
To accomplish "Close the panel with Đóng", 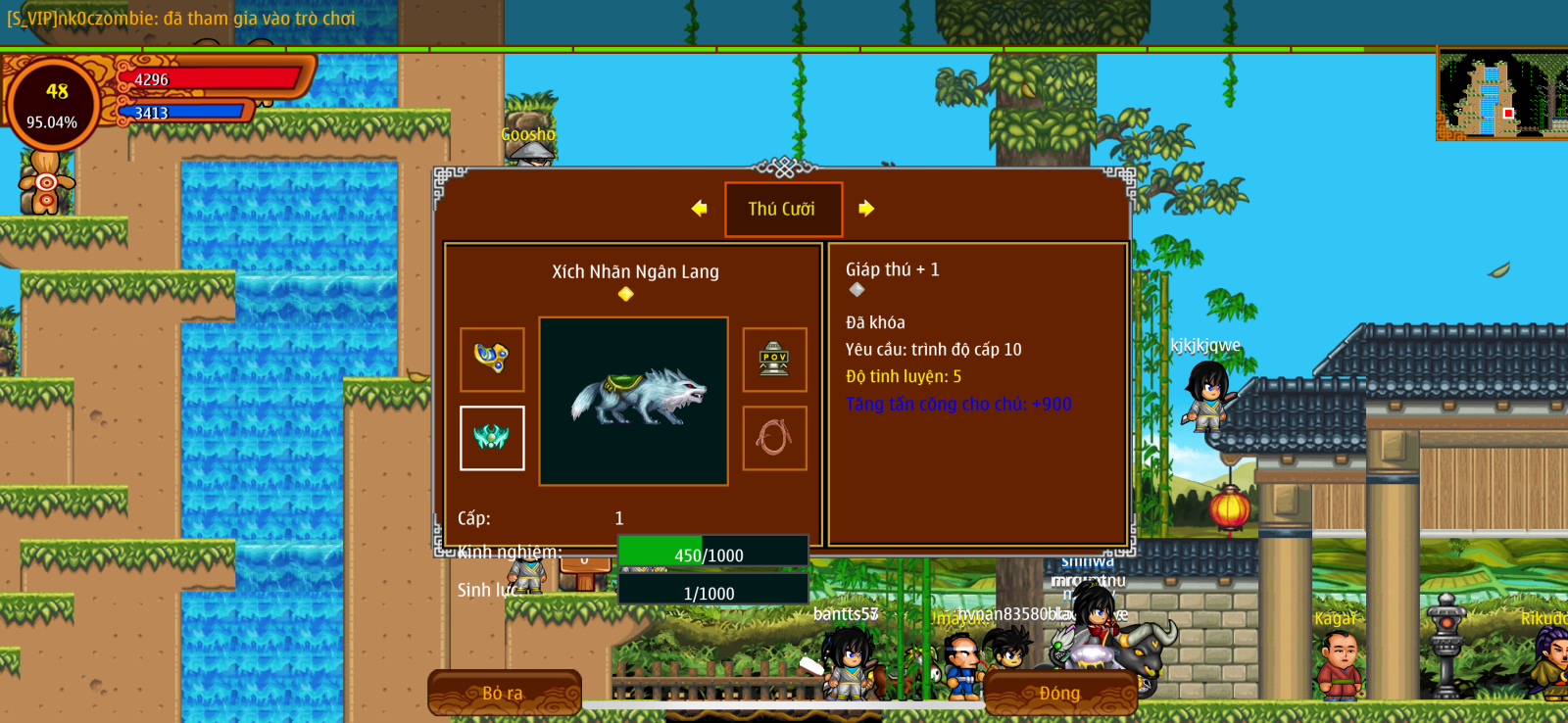I will click(1059, 693).
